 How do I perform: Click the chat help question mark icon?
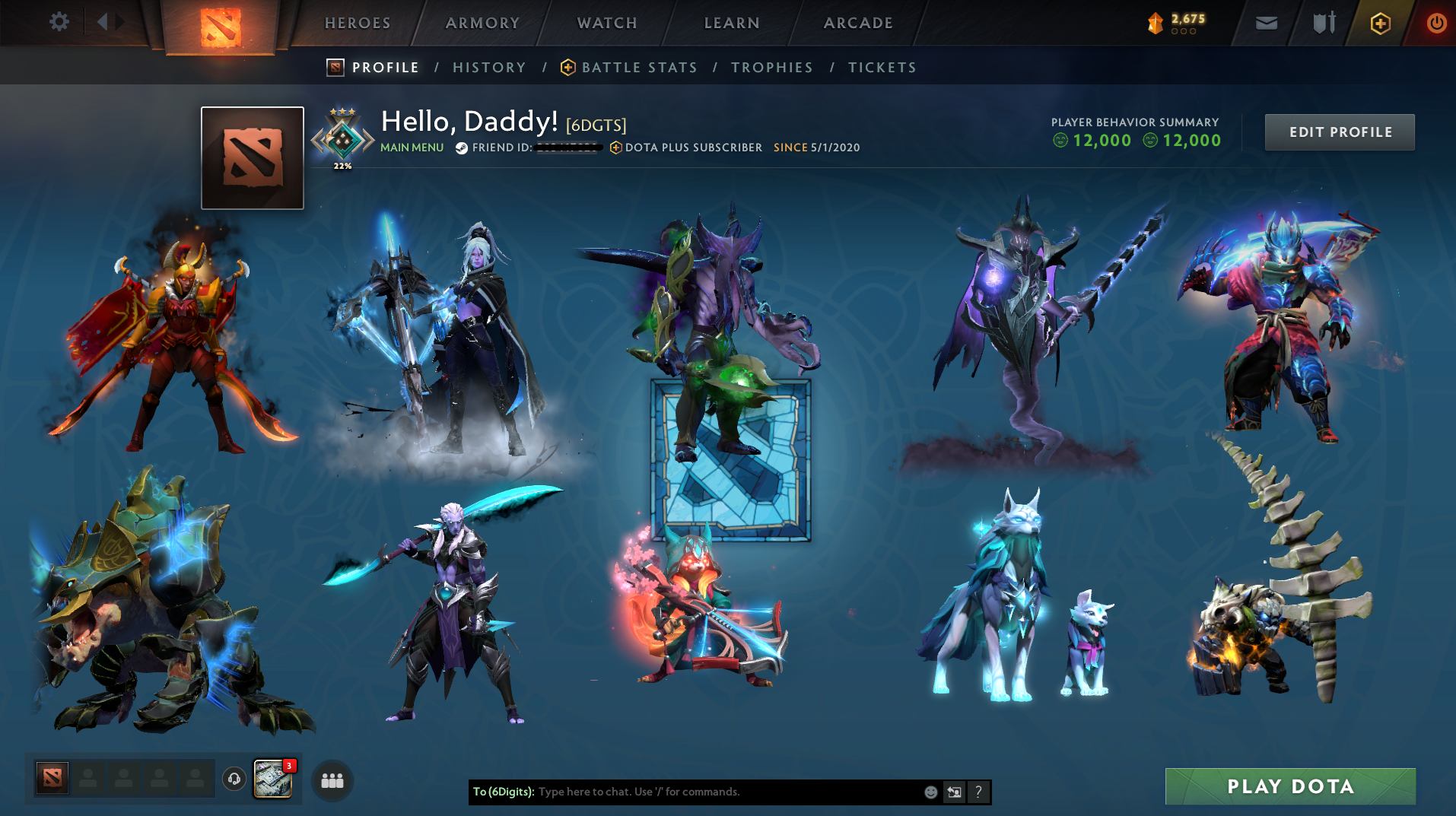(x=978, y=792)
